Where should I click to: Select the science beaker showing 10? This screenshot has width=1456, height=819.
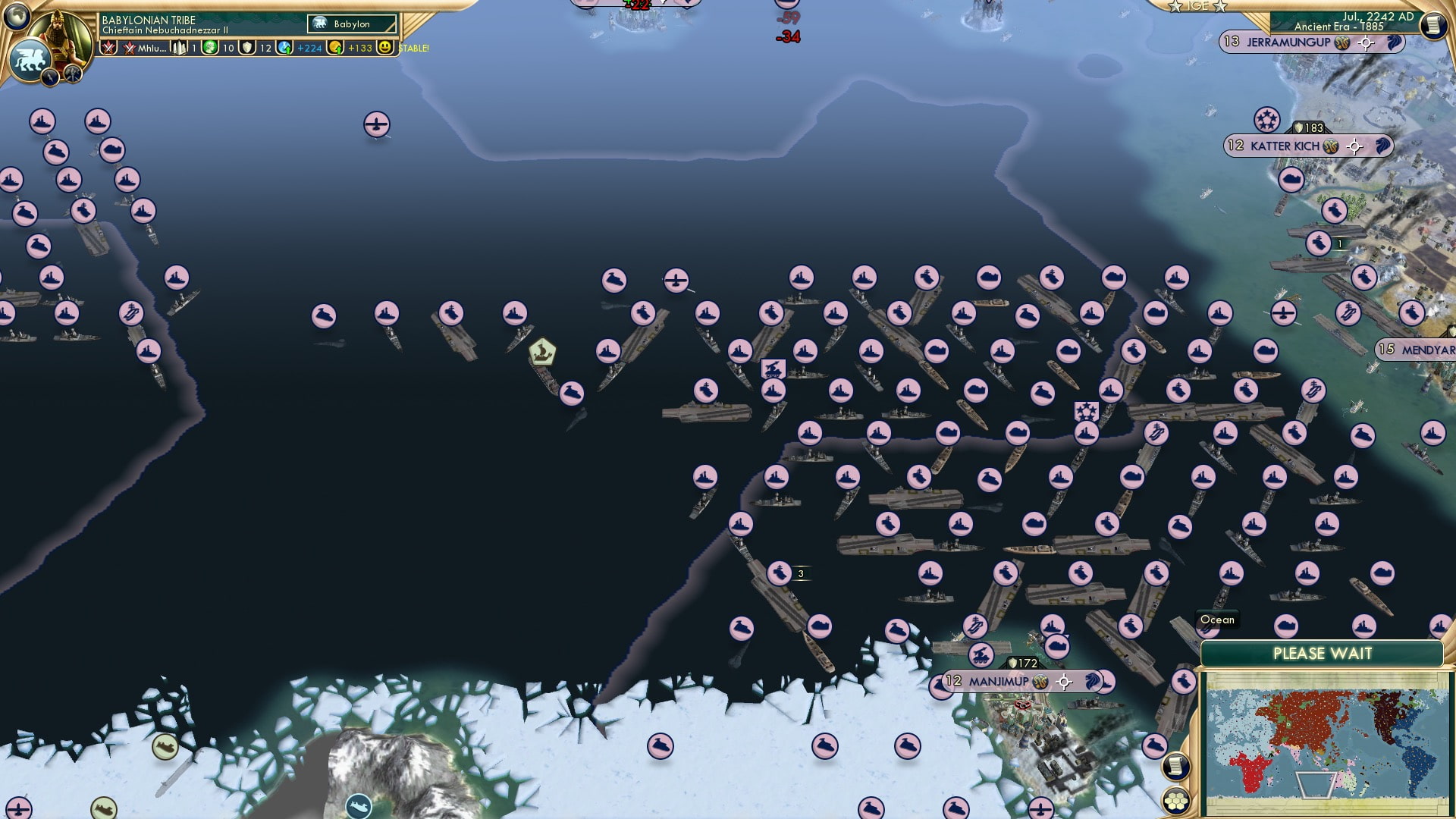point(209,49)
